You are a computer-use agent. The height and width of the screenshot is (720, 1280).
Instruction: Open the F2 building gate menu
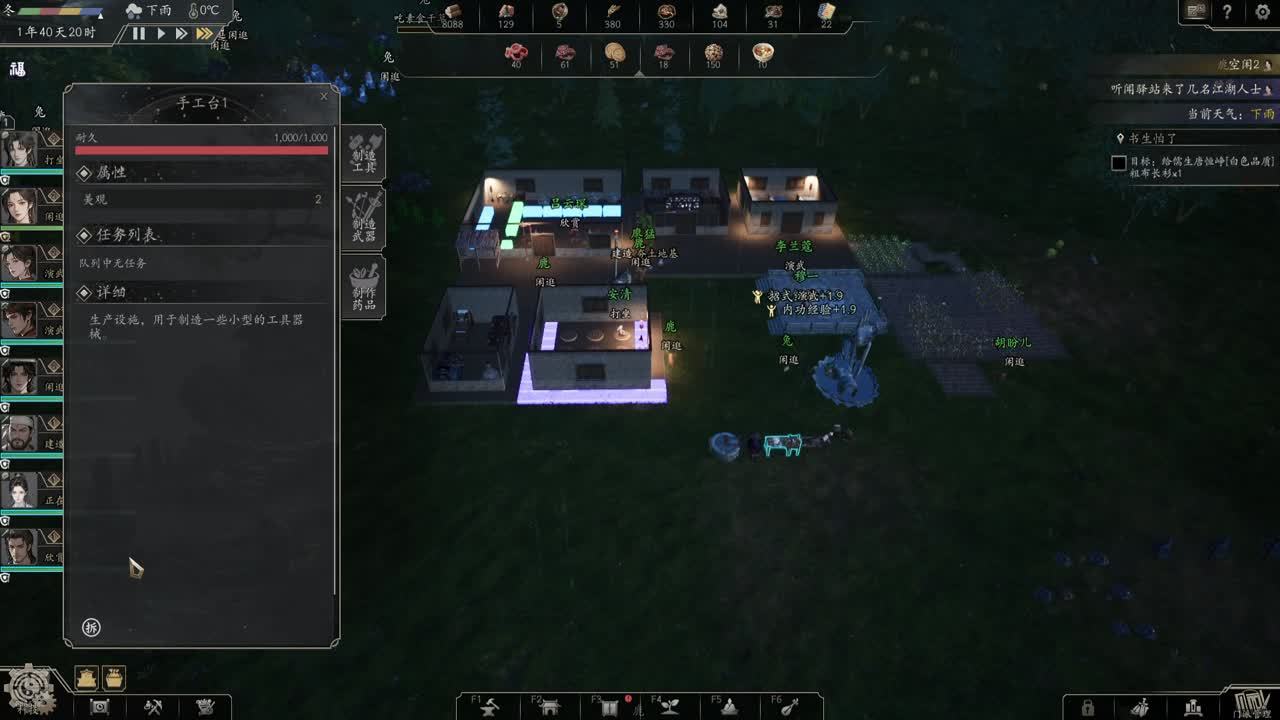tap(550, 707)
